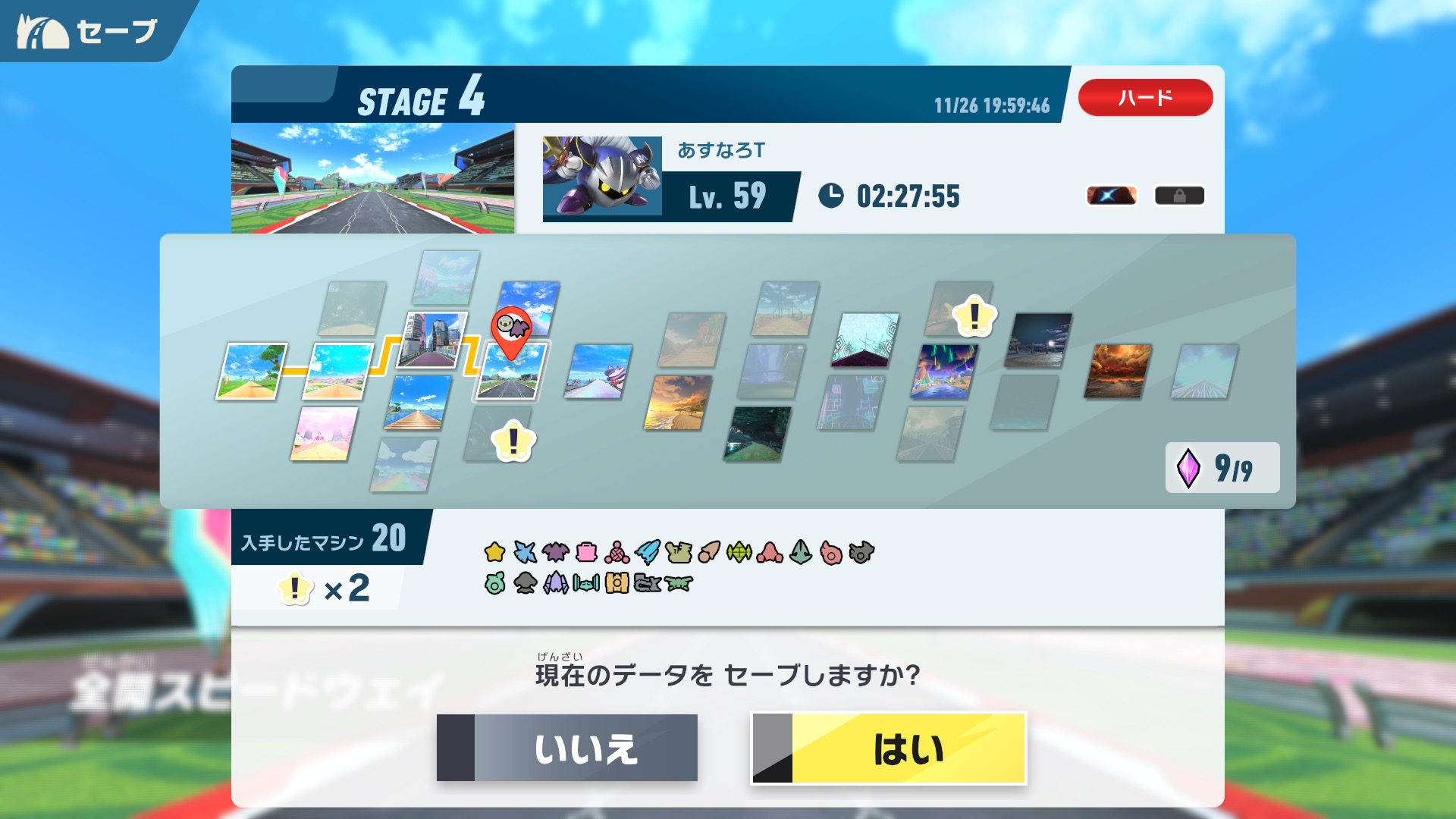The image size is (1456, 819).
Task: Select the yellow star machine icon
Action: coord(494,552)
